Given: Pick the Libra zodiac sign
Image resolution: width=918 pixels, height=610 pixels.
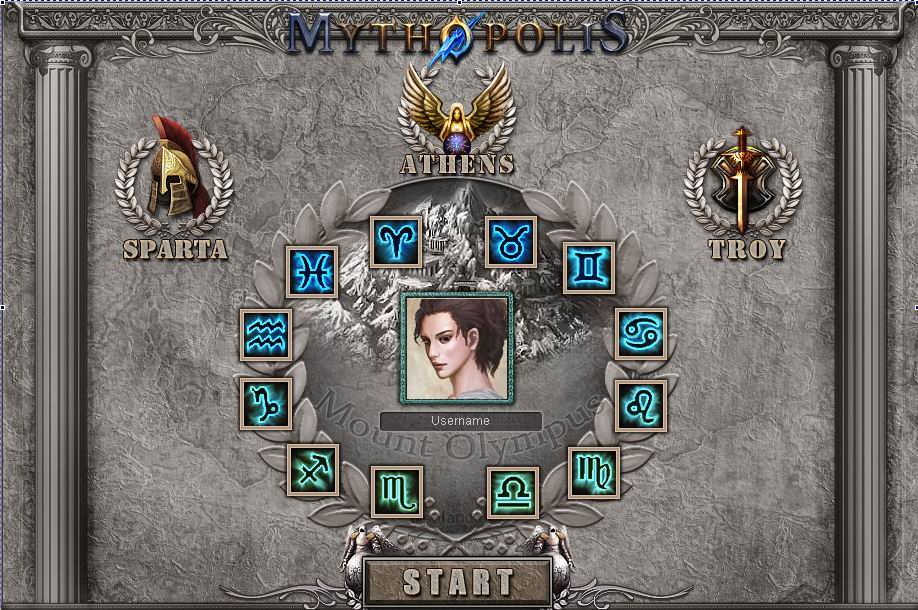Looking at the screenshot, I should 513,492.
